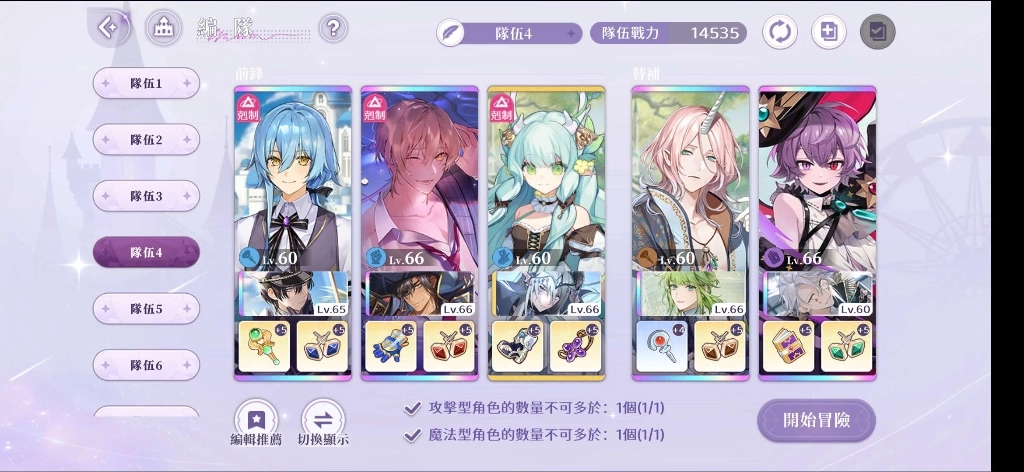Go back using the arrow button
Viewport: 1024px width, 472px height.
point(108,27)
